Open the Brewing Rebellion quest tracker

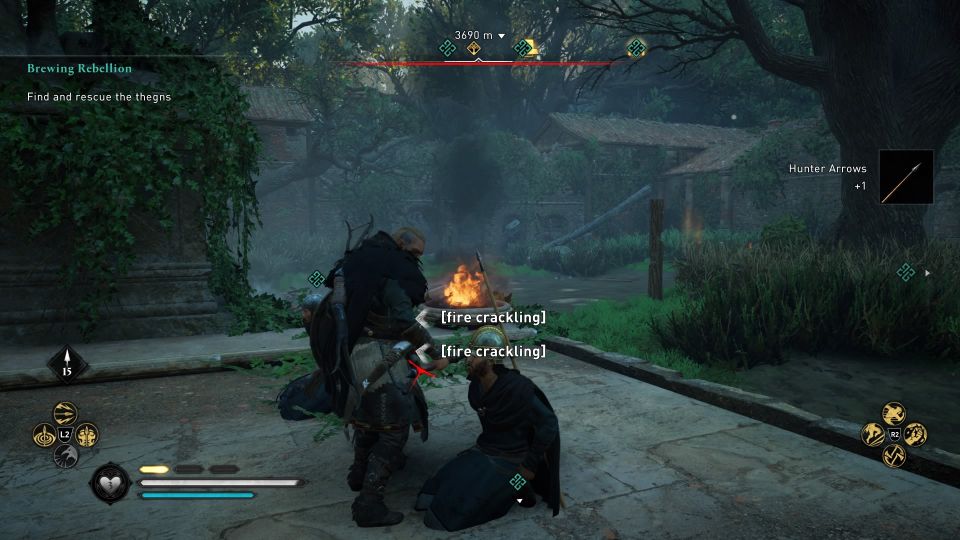(79, 68)
